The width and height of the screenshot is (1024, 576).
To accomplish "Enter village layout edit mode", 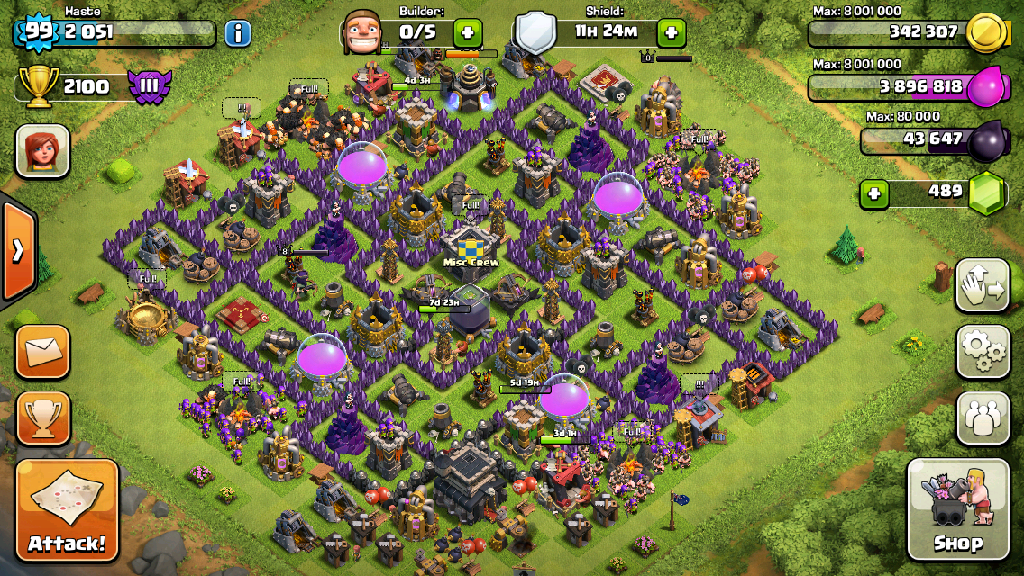I will (982, 286).
